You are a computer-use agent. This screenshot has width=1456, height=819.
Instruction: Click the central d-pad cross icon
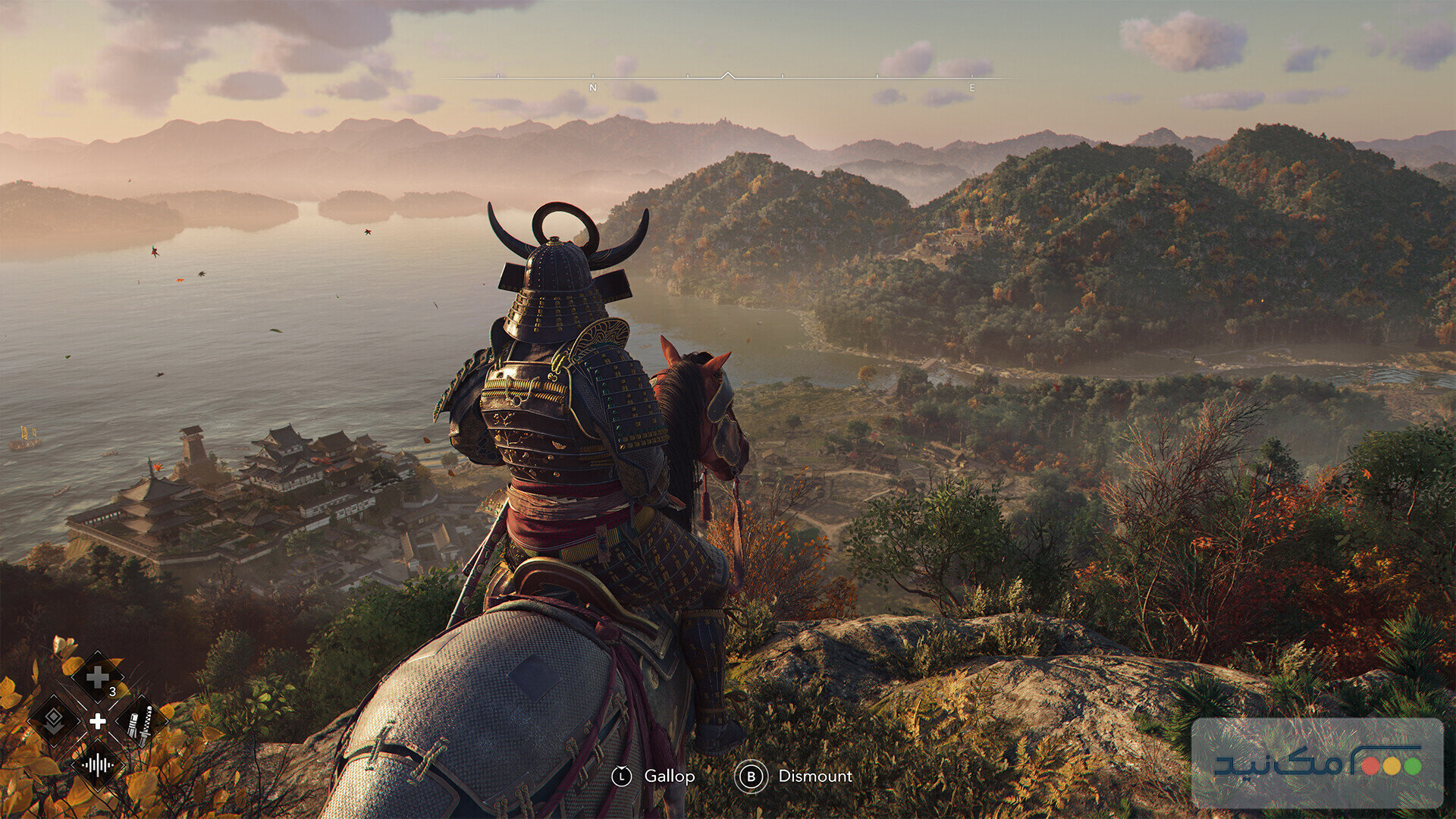tap(97, 720)
